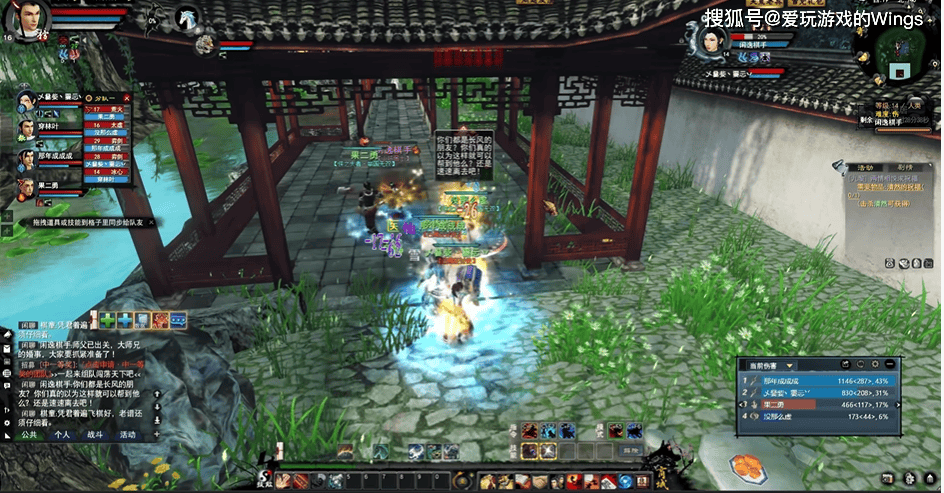Switch to the 剧情 quest tracker tab
The image size is (944, 493).
[904, 168]
